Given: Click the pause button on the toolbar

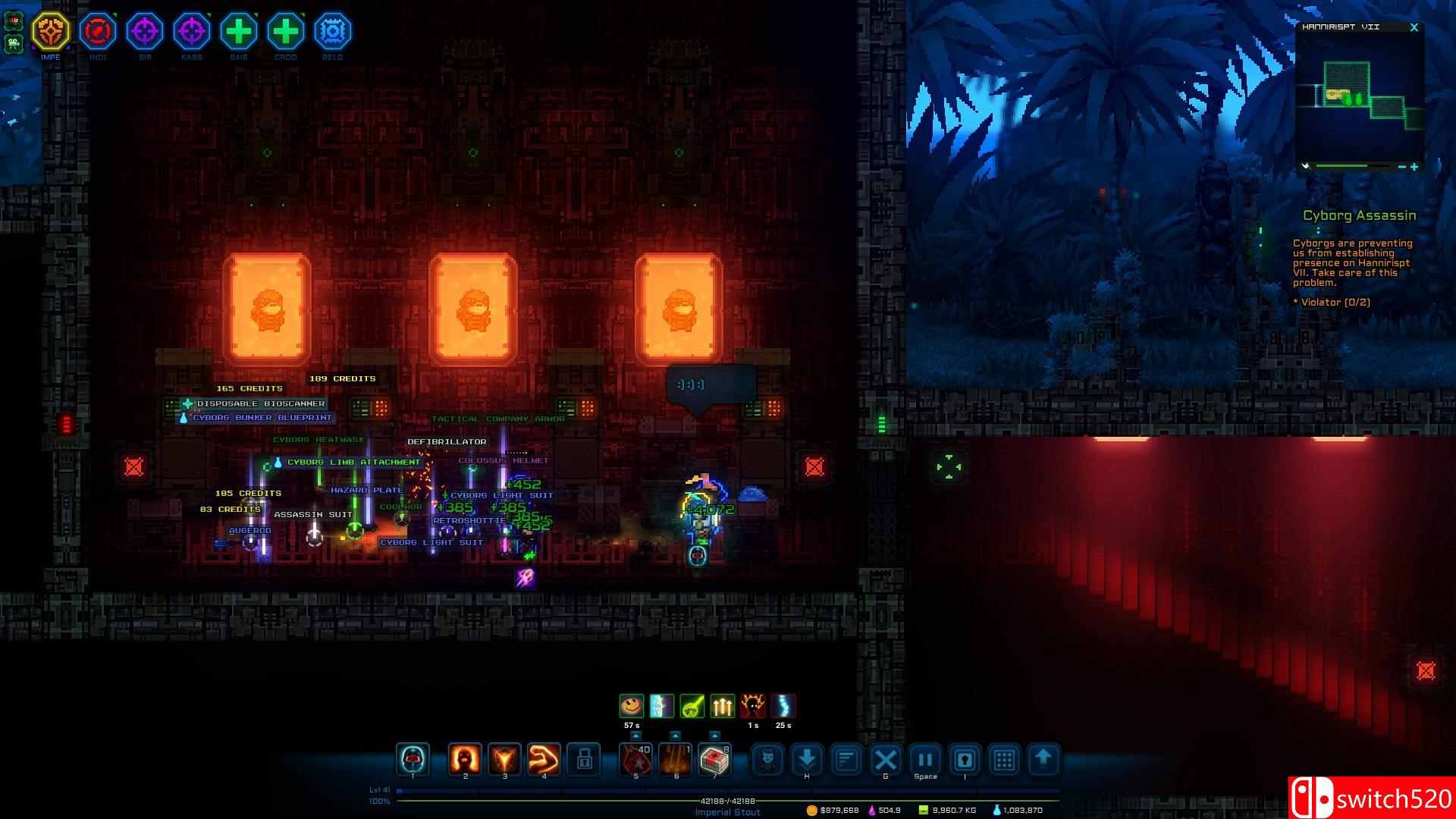Looking at the screenshot, I should point(925,759).
